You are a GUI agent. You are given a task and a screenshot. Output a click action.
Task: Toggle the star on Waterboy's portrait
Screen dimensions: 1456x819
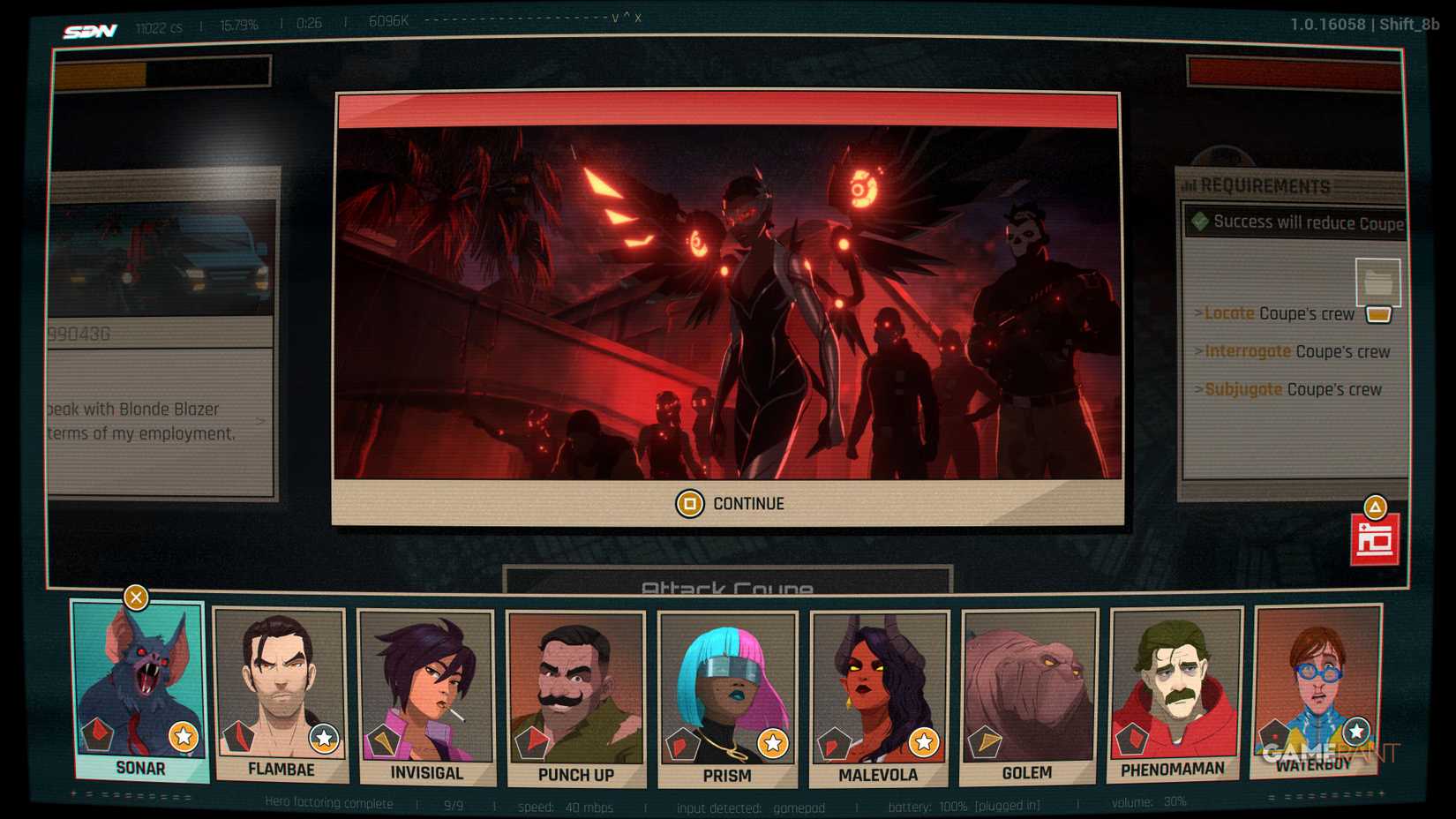(1355, 730)
